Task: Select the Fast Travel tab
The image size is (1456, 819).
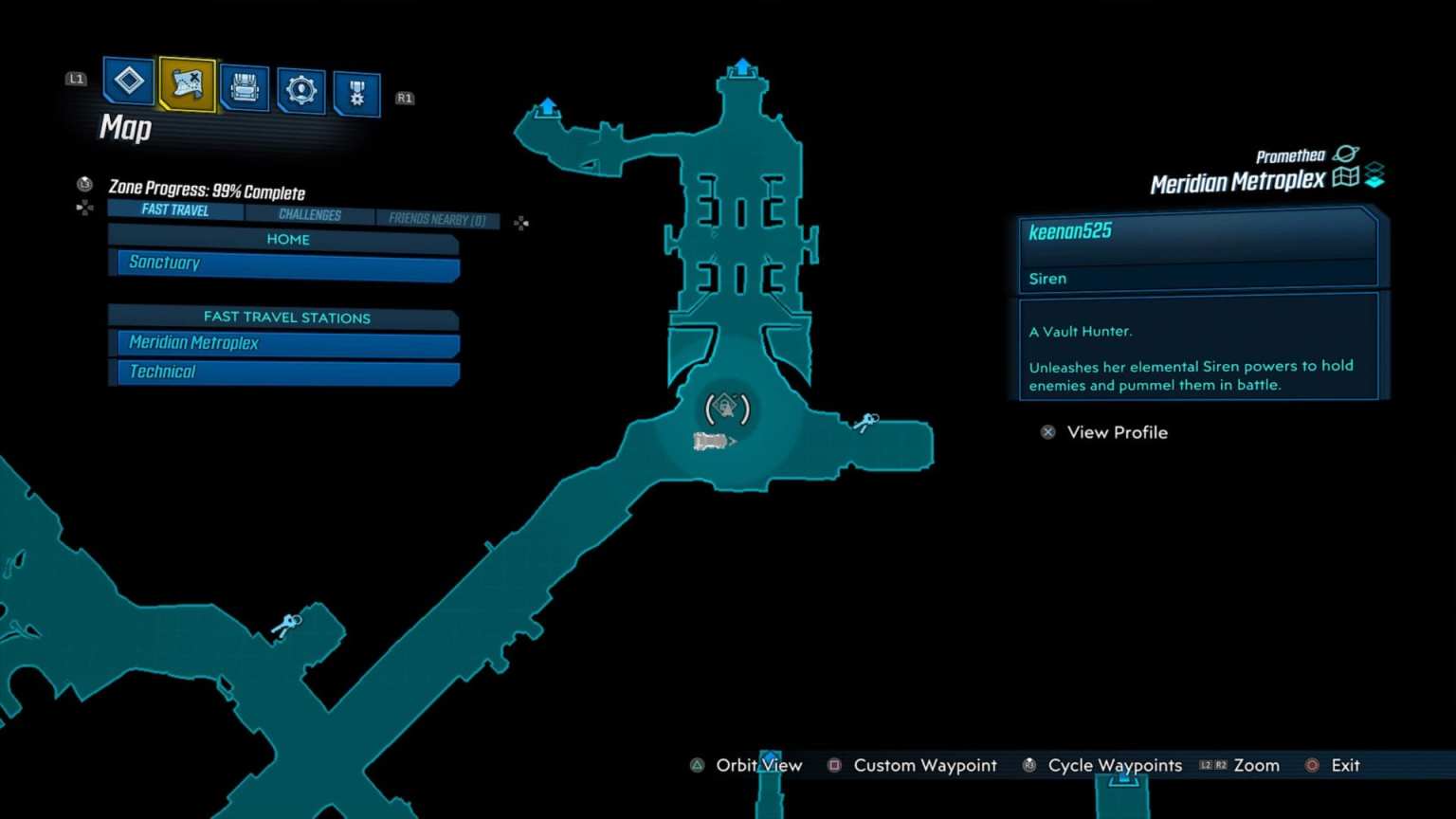Action: 173,209
